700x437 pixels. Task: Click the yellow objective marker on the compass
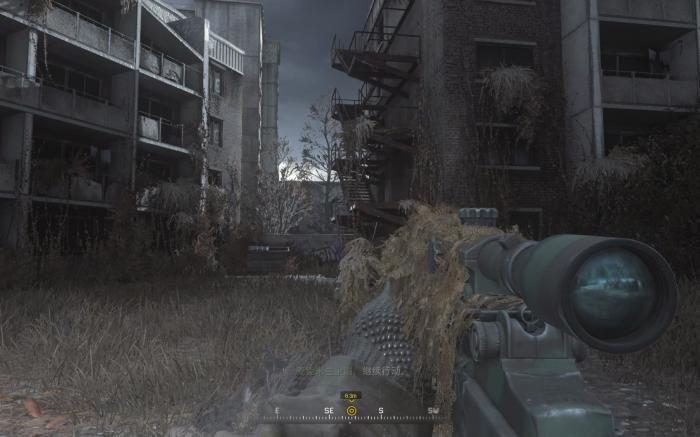pos(351,410)
